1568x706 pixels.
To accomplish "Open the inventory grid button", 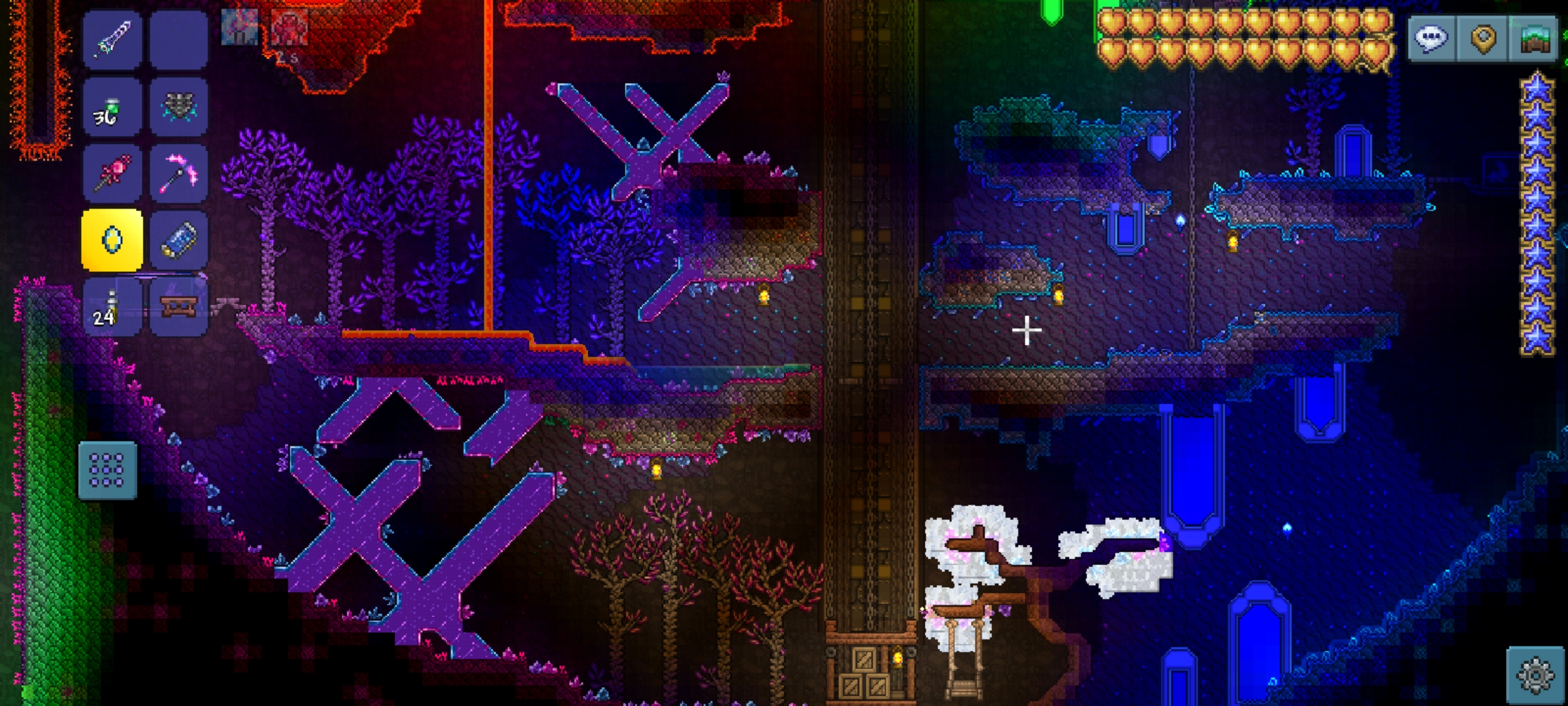I will pos(107,470).
